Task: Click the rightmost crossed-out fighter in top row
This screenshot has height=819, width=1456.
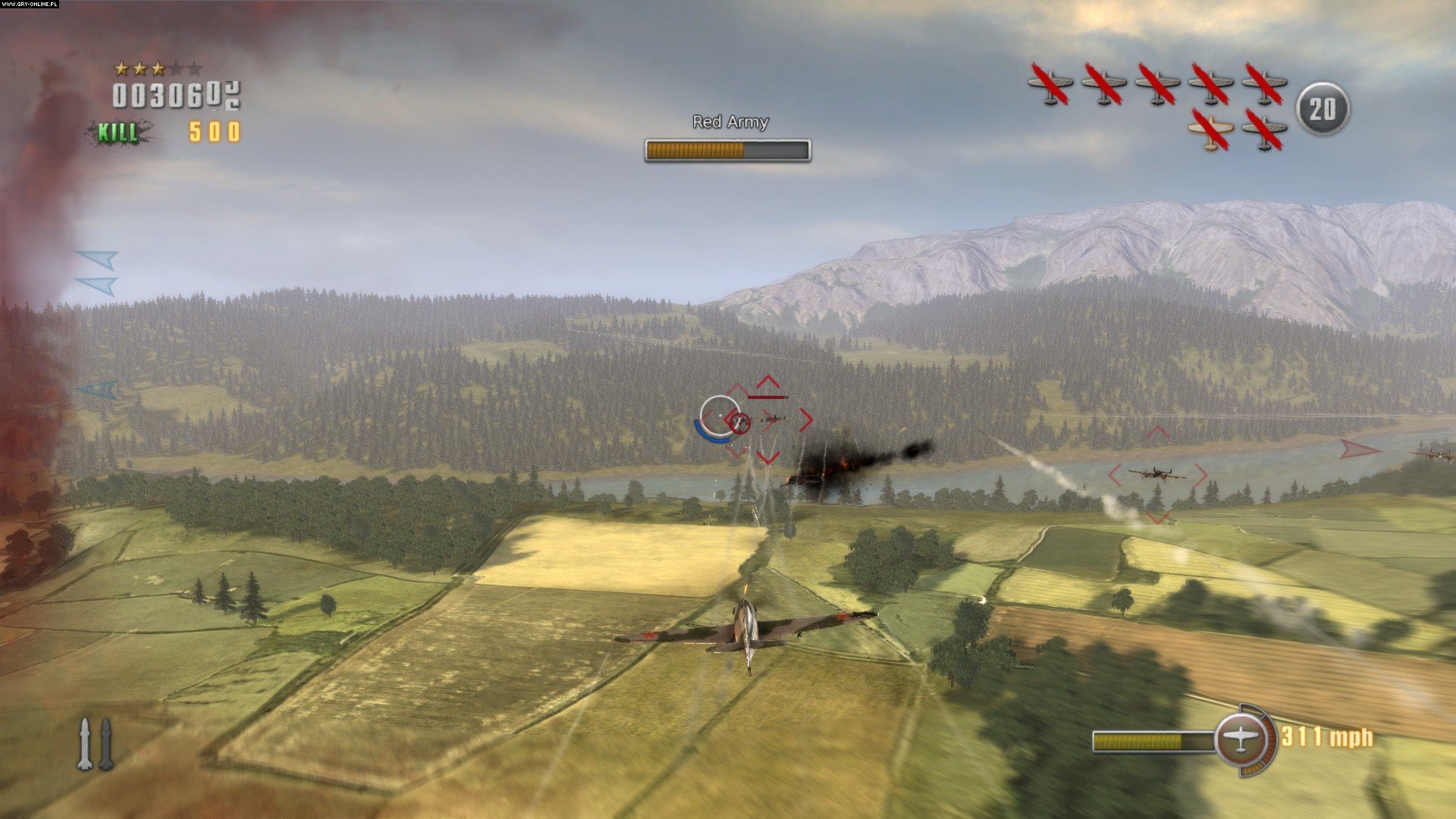Action: pyautogui.click(x=1263, y=83)
